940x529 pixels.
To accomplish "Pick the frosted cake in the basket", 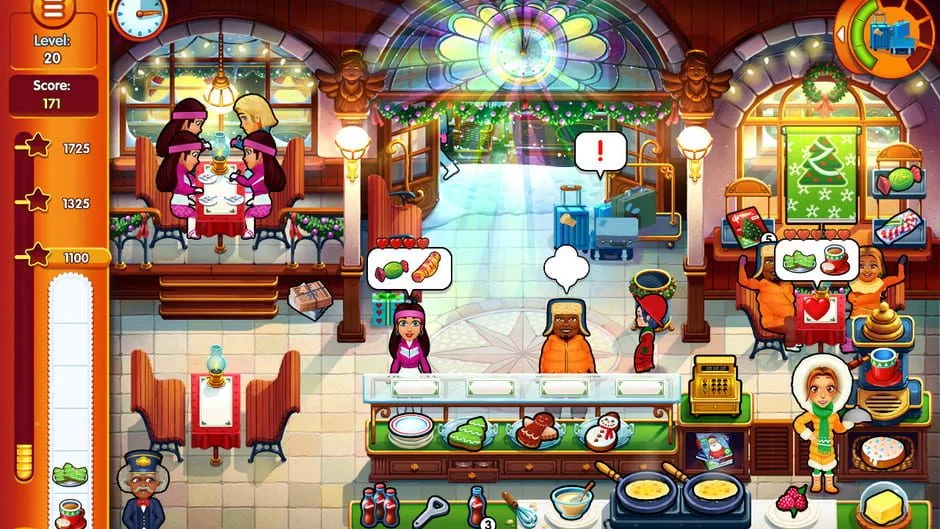I will [x=882, y=453].
